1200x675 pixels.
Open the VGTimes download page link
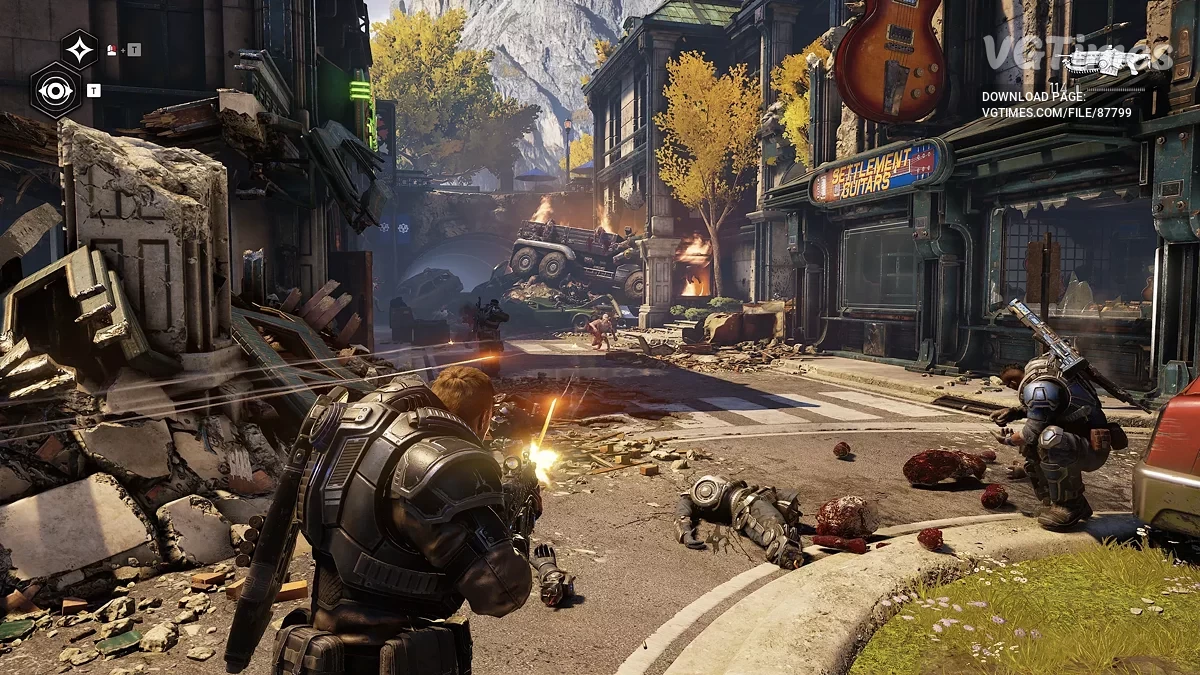1056,113
